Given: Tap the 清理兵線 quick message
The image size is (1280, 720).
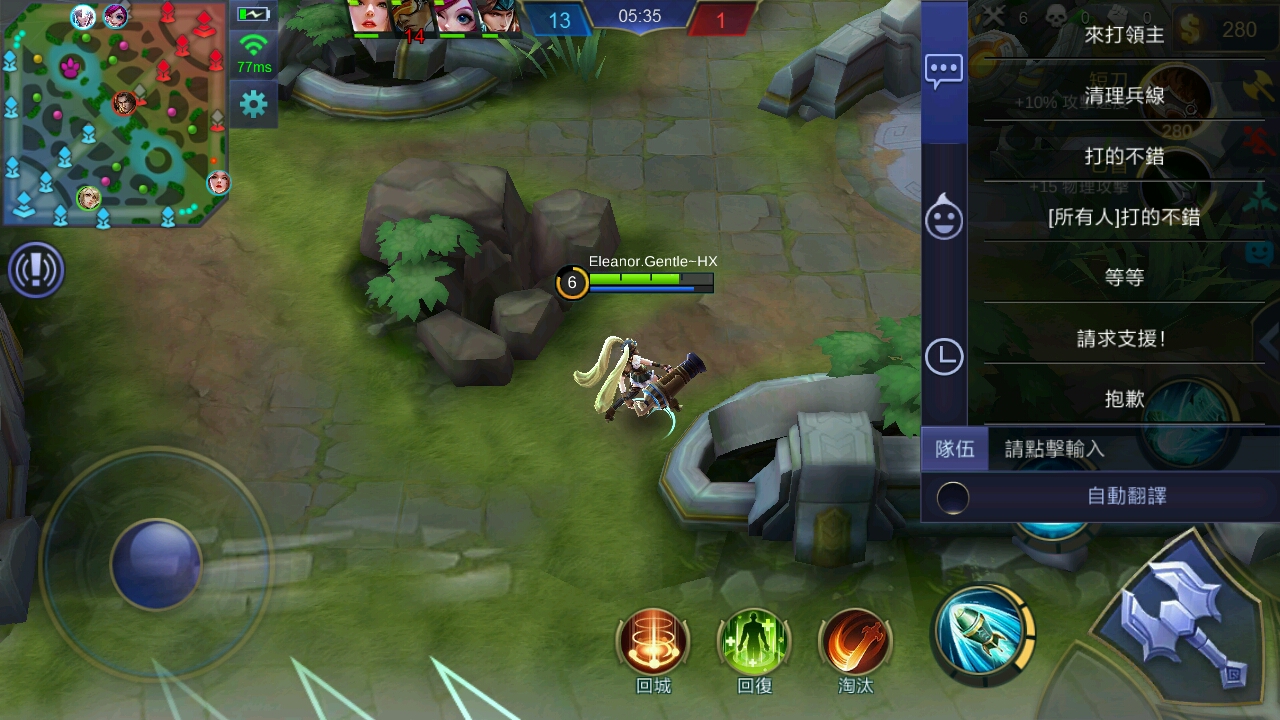Looking at the screenshot, I should pyautogui.click(x=1125, y=97).
